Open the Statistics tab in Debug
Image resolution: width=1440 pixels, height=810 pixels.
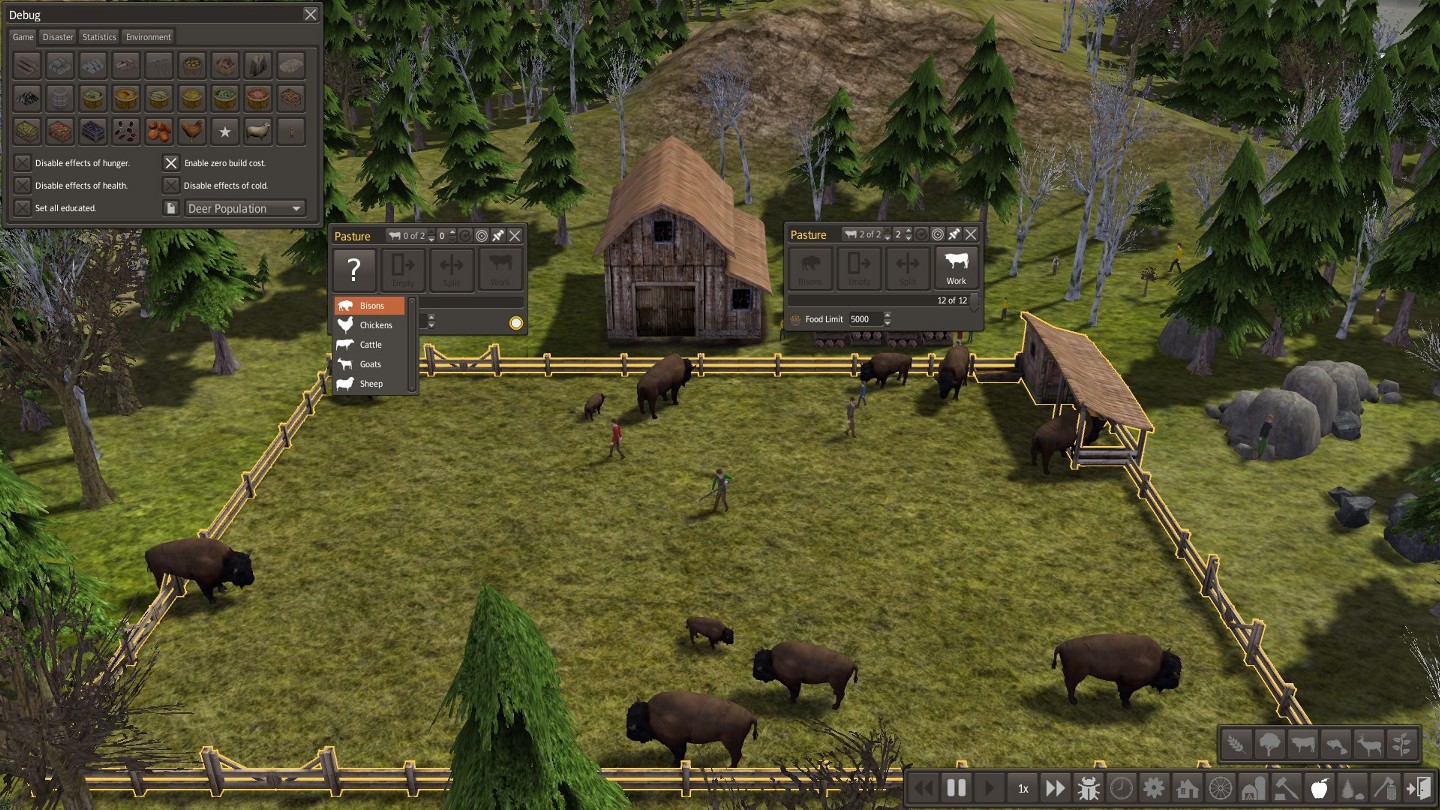pos(99,37)
